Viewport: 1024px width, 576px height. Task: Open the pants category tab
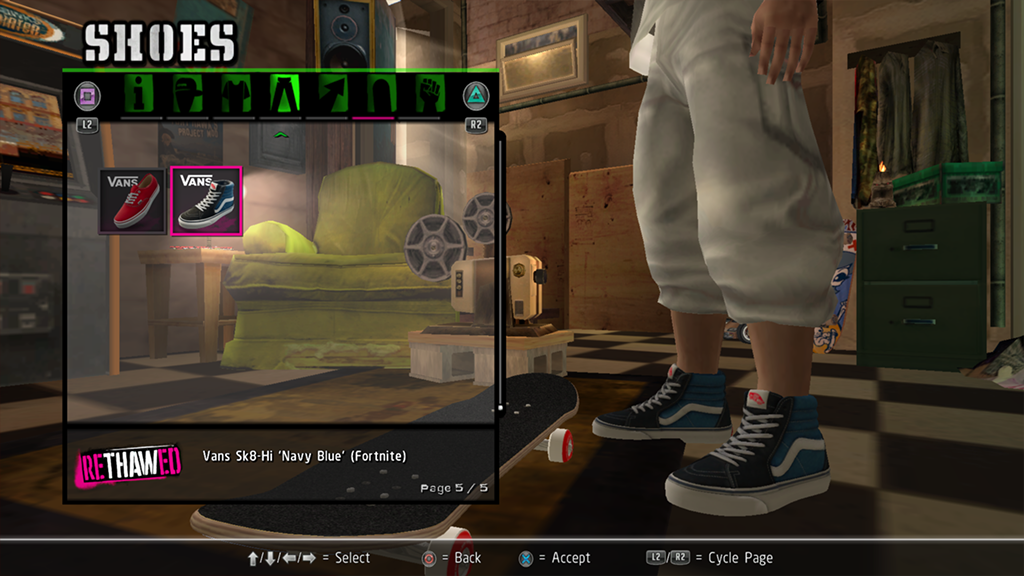282,95
